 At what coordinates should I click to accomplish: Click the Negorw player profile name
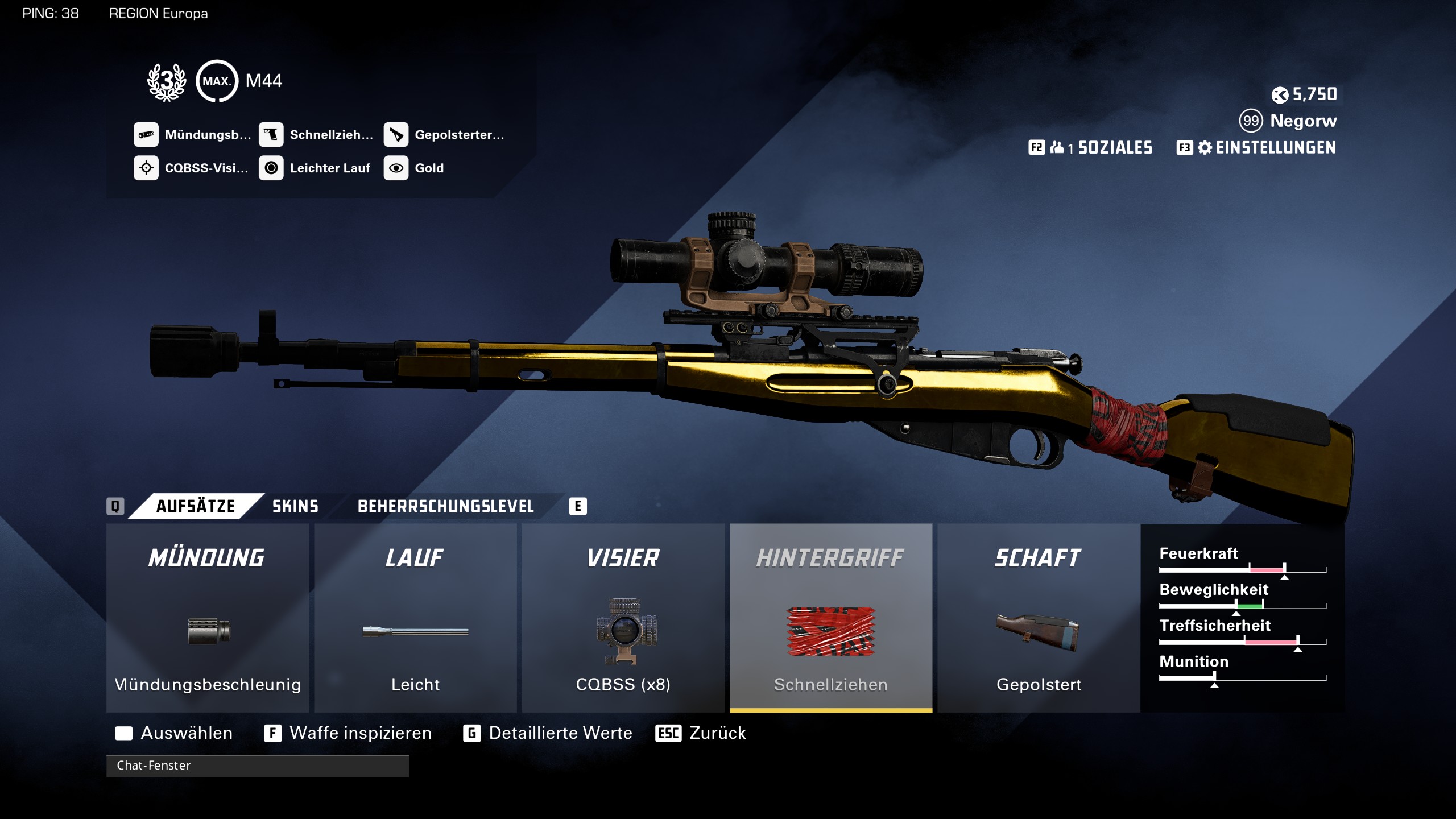point(1303,121)
